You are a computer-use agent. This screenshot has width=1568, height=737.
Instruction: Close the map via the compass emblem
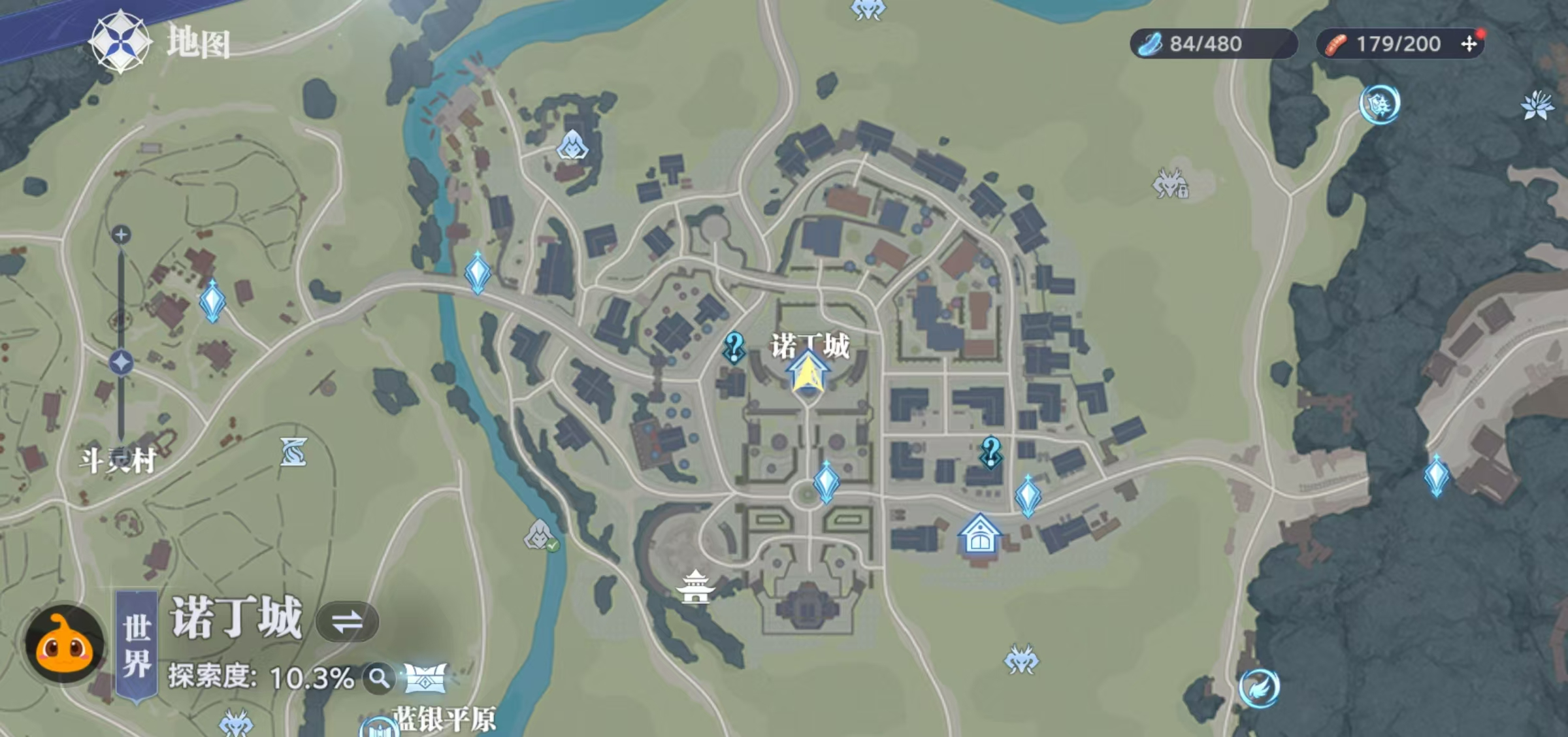coord(120,42)
